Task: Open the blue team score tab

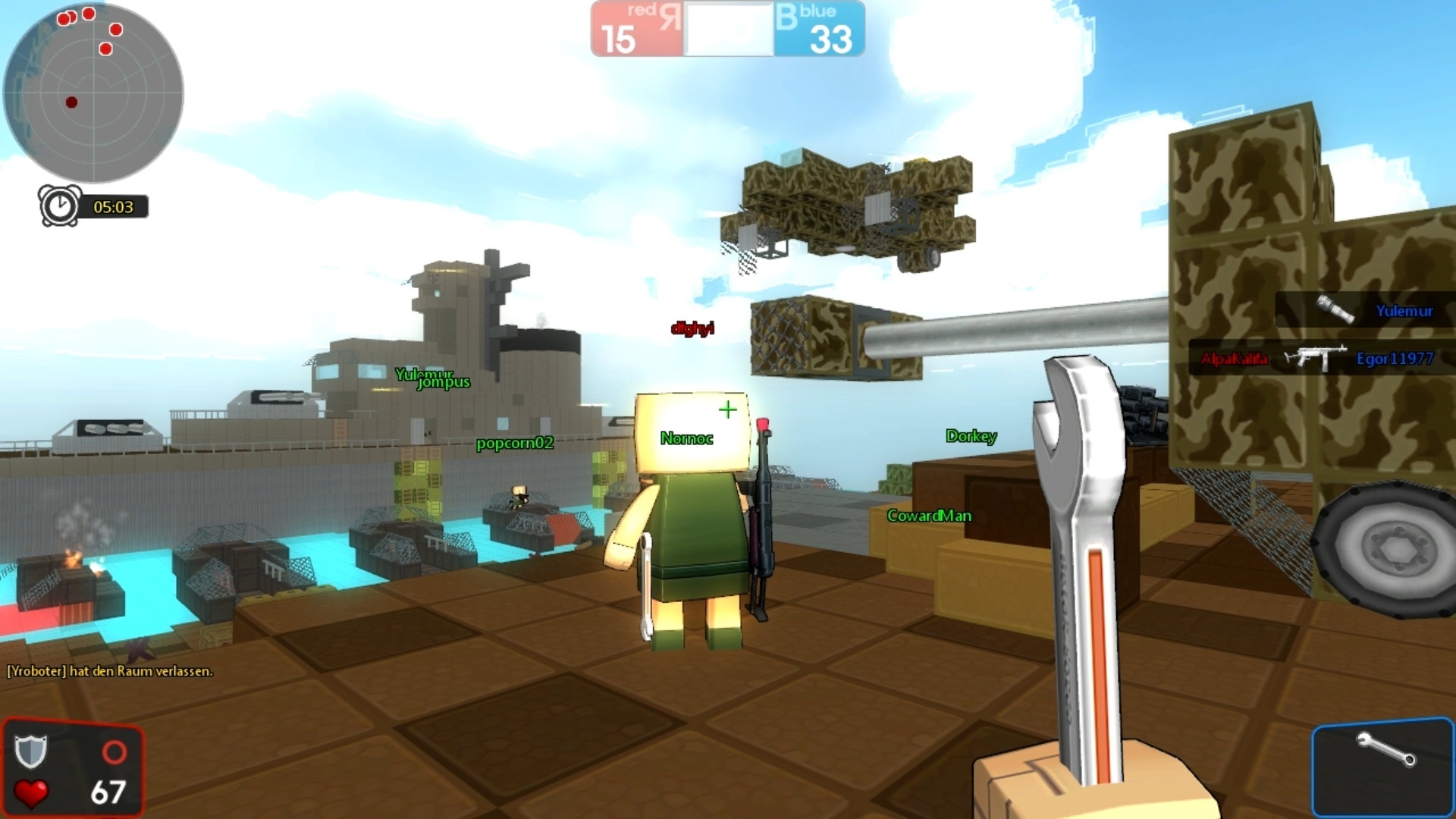Action: (x=820, y=28)
